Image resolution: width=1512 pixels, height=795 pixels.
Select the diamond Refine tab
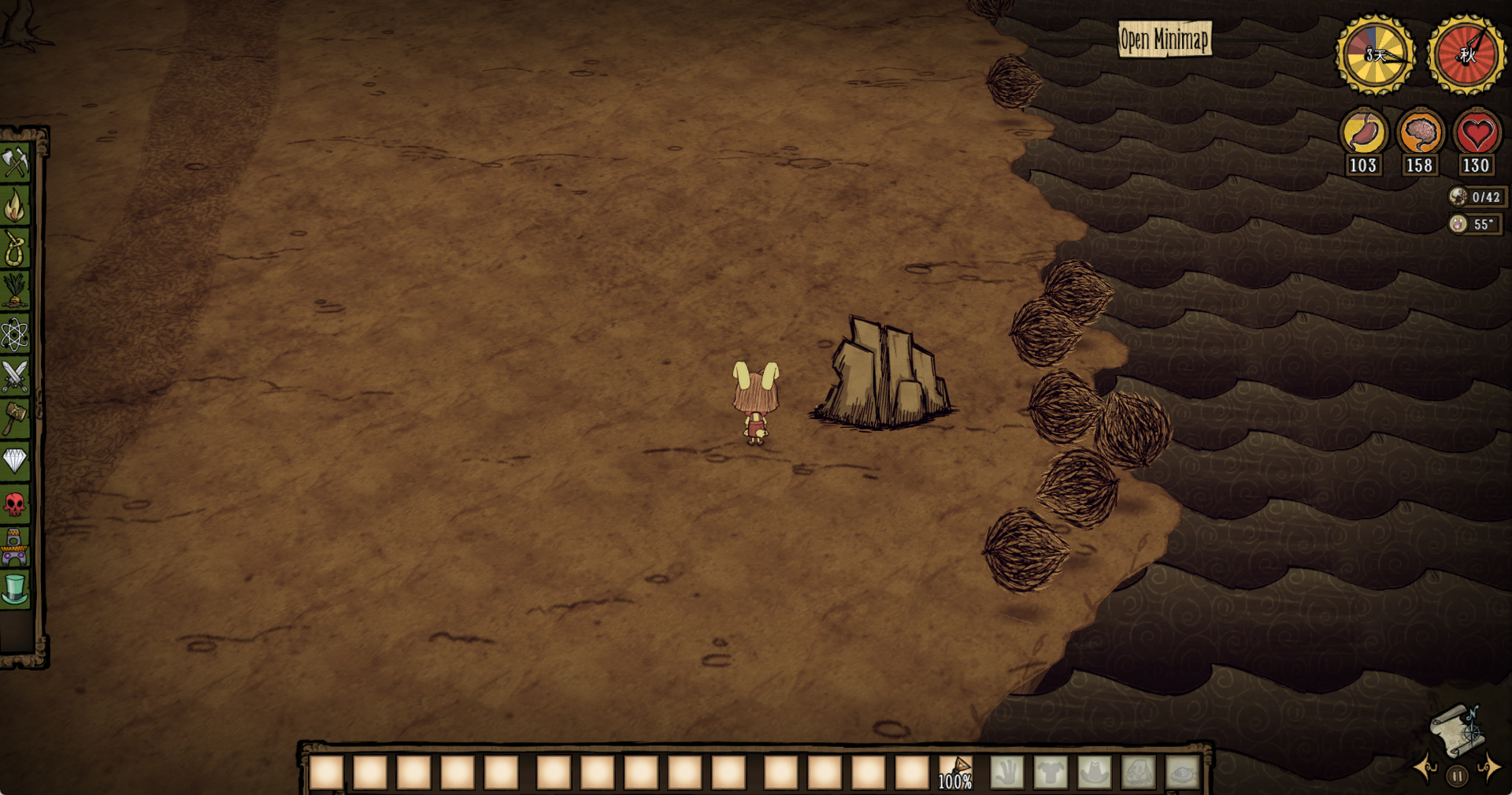pyautogui.click(x=15, y=460)
